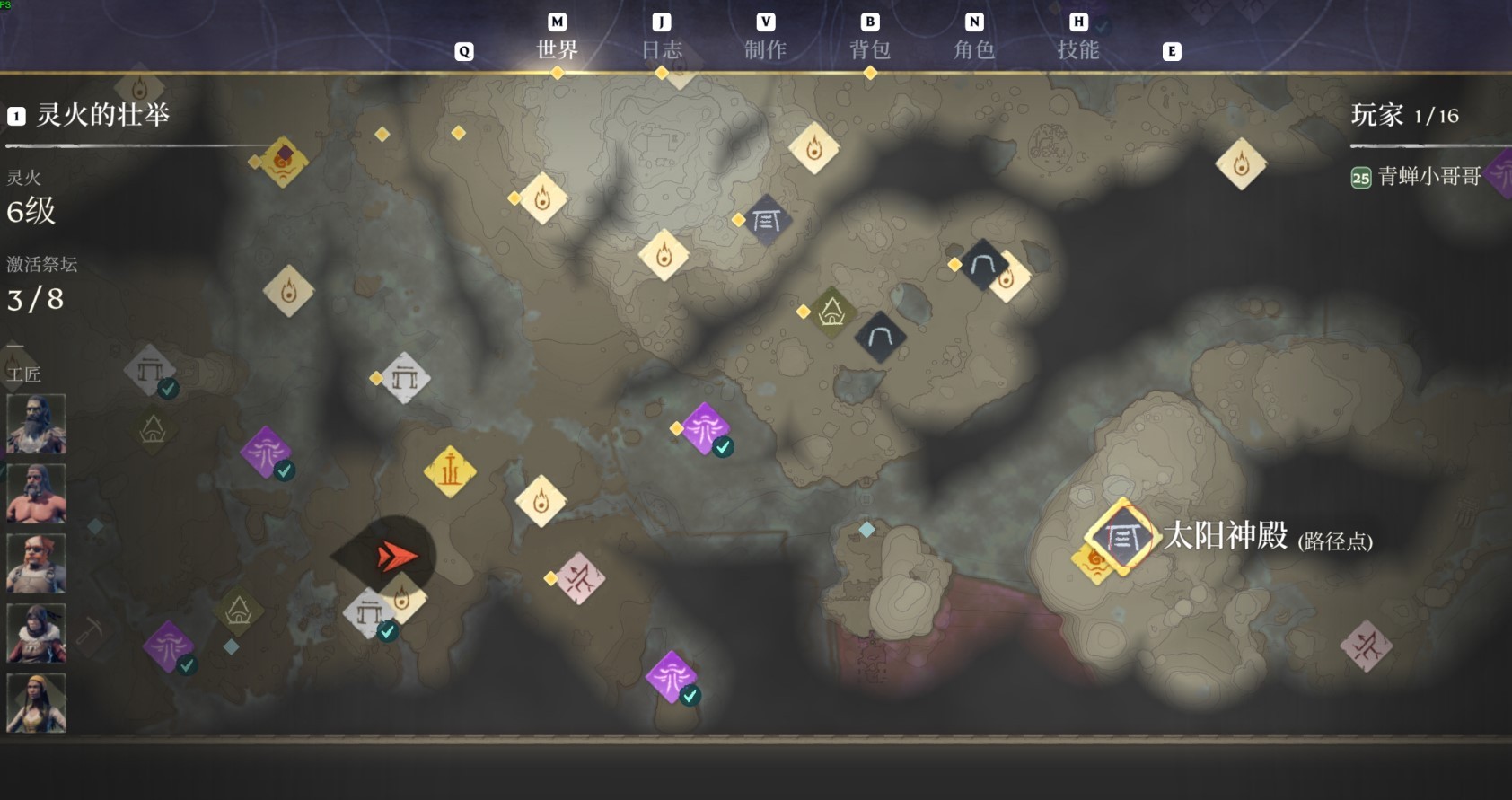1512x800 pixels.
Task: Switch to the 技能 skills tab
Action: click(x=1078, y=49)
